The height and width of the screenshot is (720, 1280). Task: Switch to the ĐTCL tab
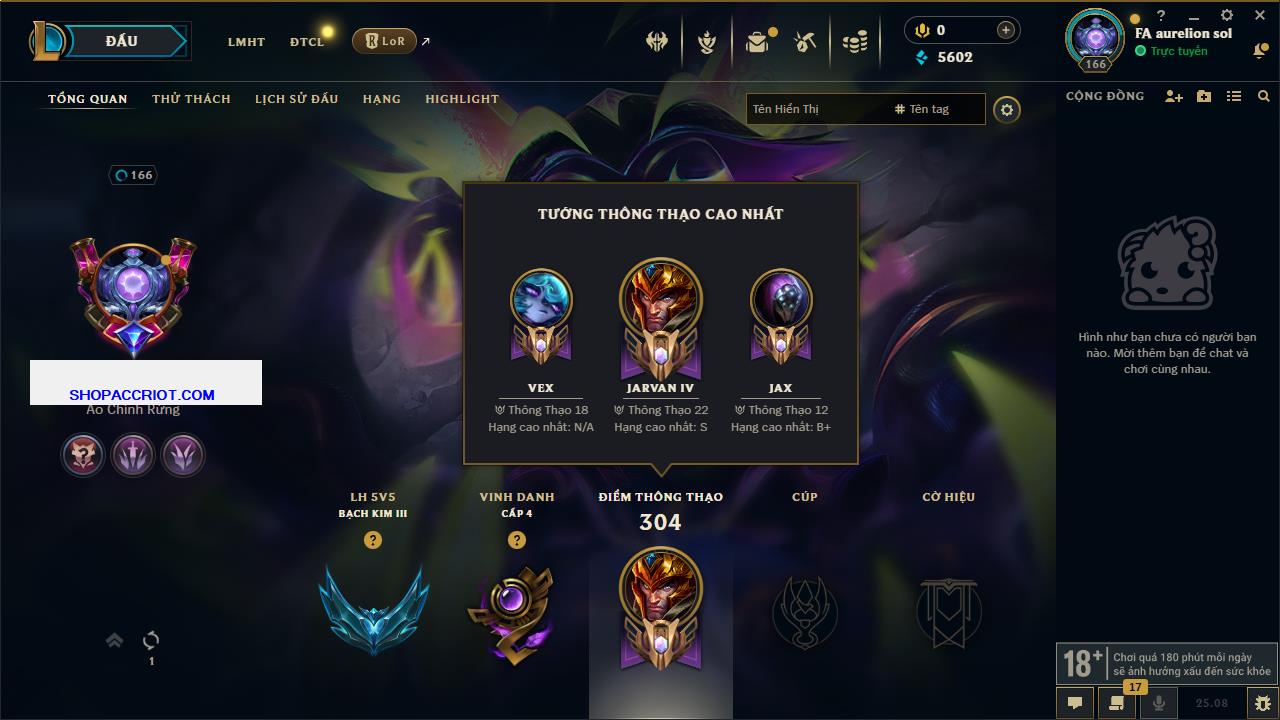click(307, 42)
